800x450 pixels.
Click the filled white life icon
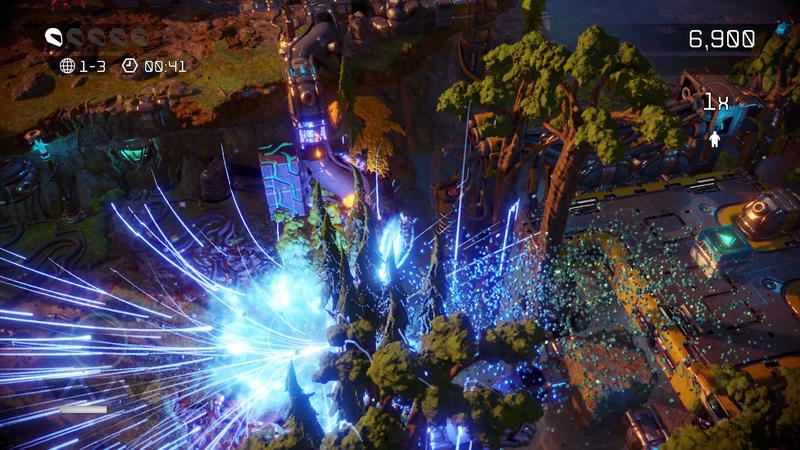pos(56,39)
